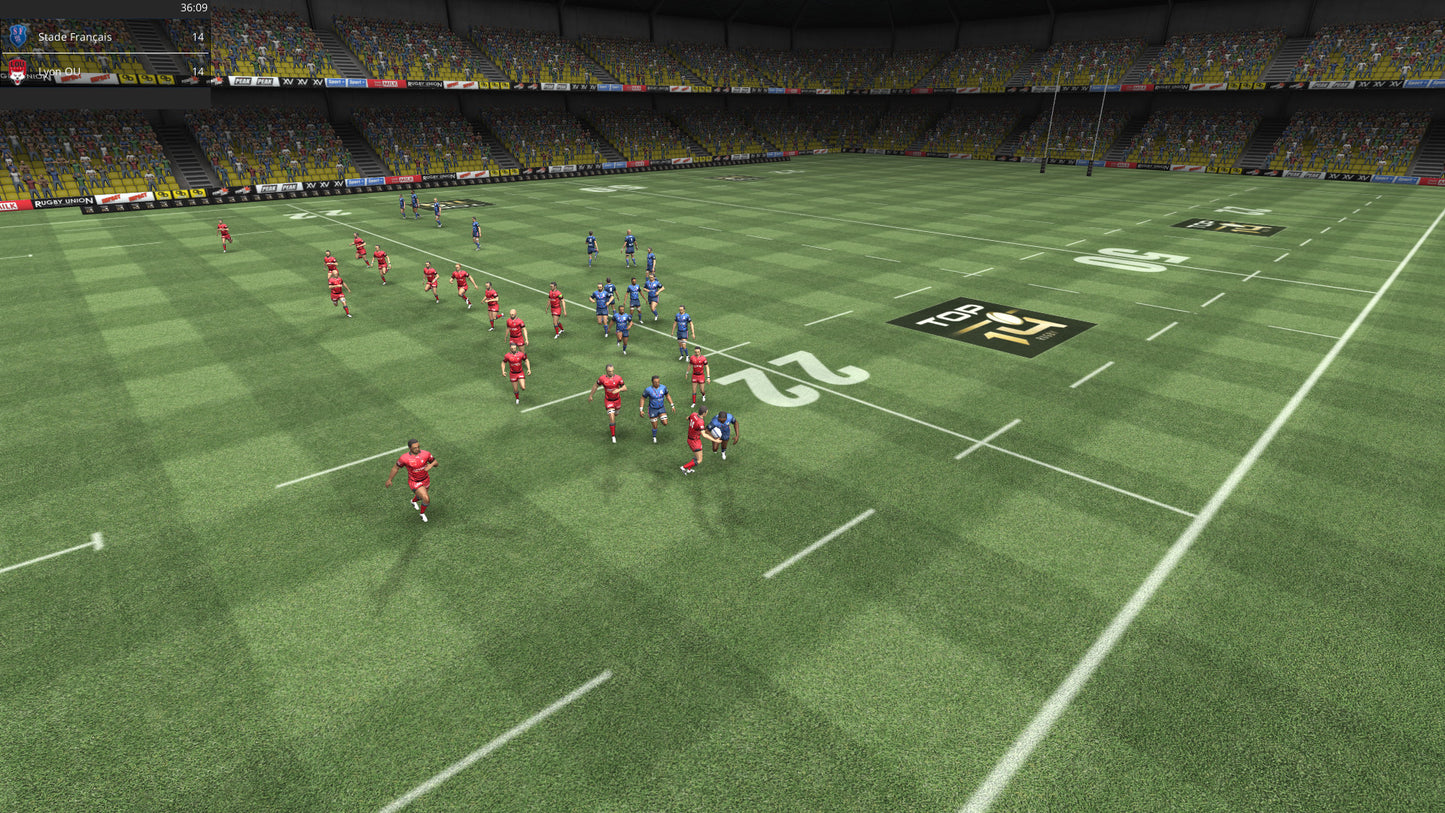Click the yellow GB sponsor panel behind the scoreboard
Image resolution: width=1445 pixels, height=813 pixels.
(140, 78)
